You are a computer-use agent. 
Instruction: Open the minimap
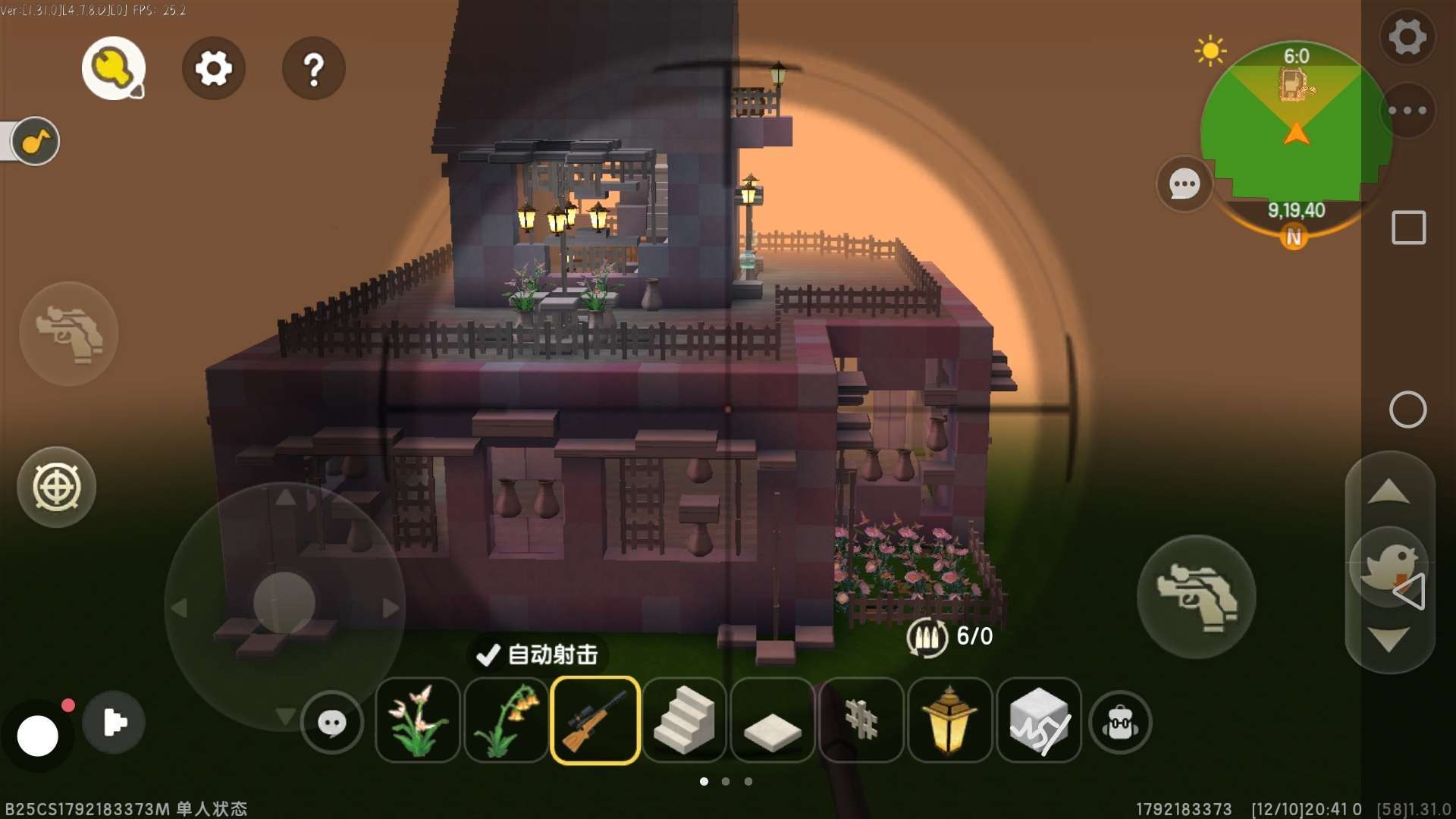[1295, 129]
